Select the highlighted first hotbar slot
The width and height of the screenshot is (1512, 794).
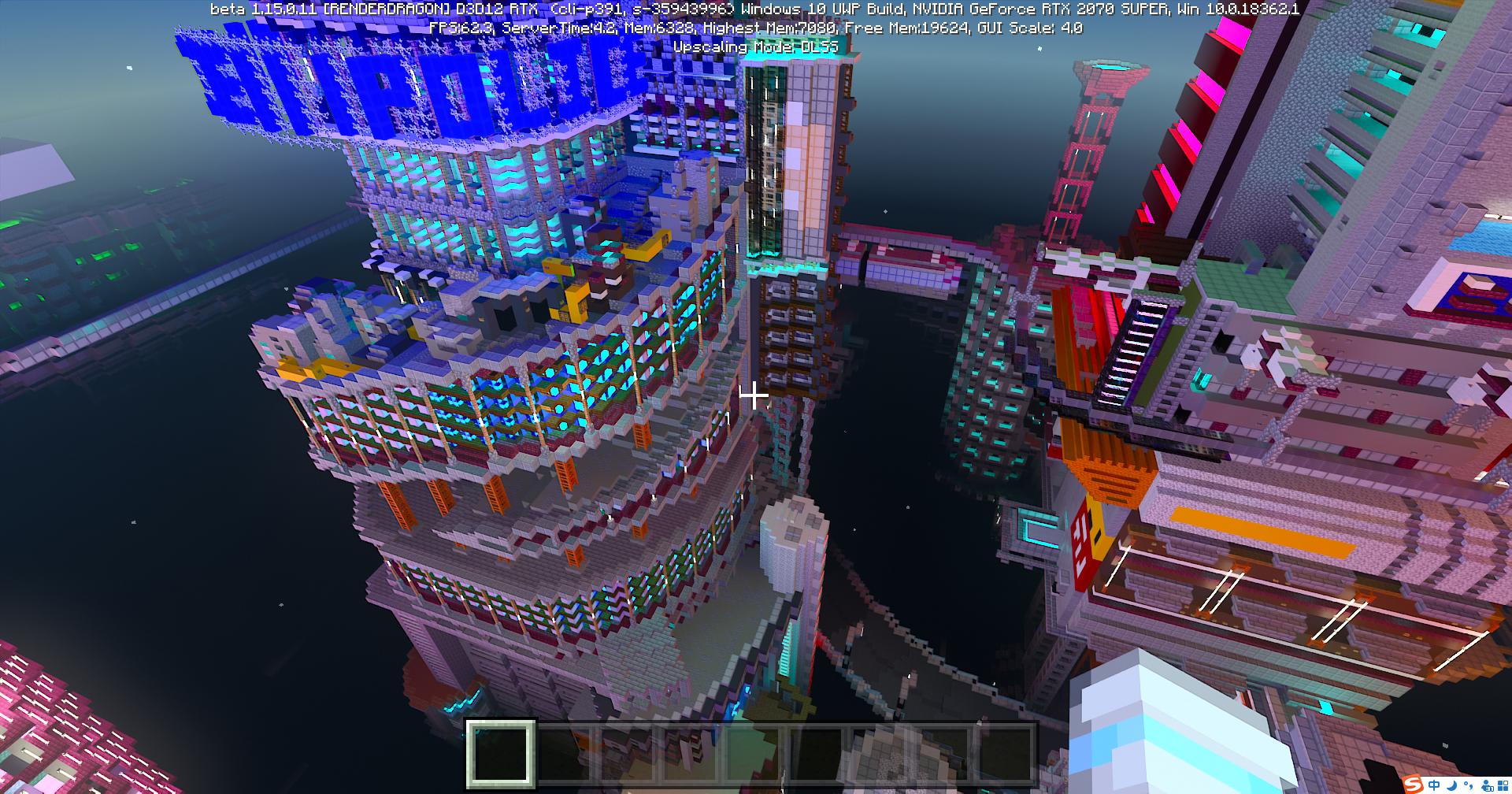pos(502,754)
